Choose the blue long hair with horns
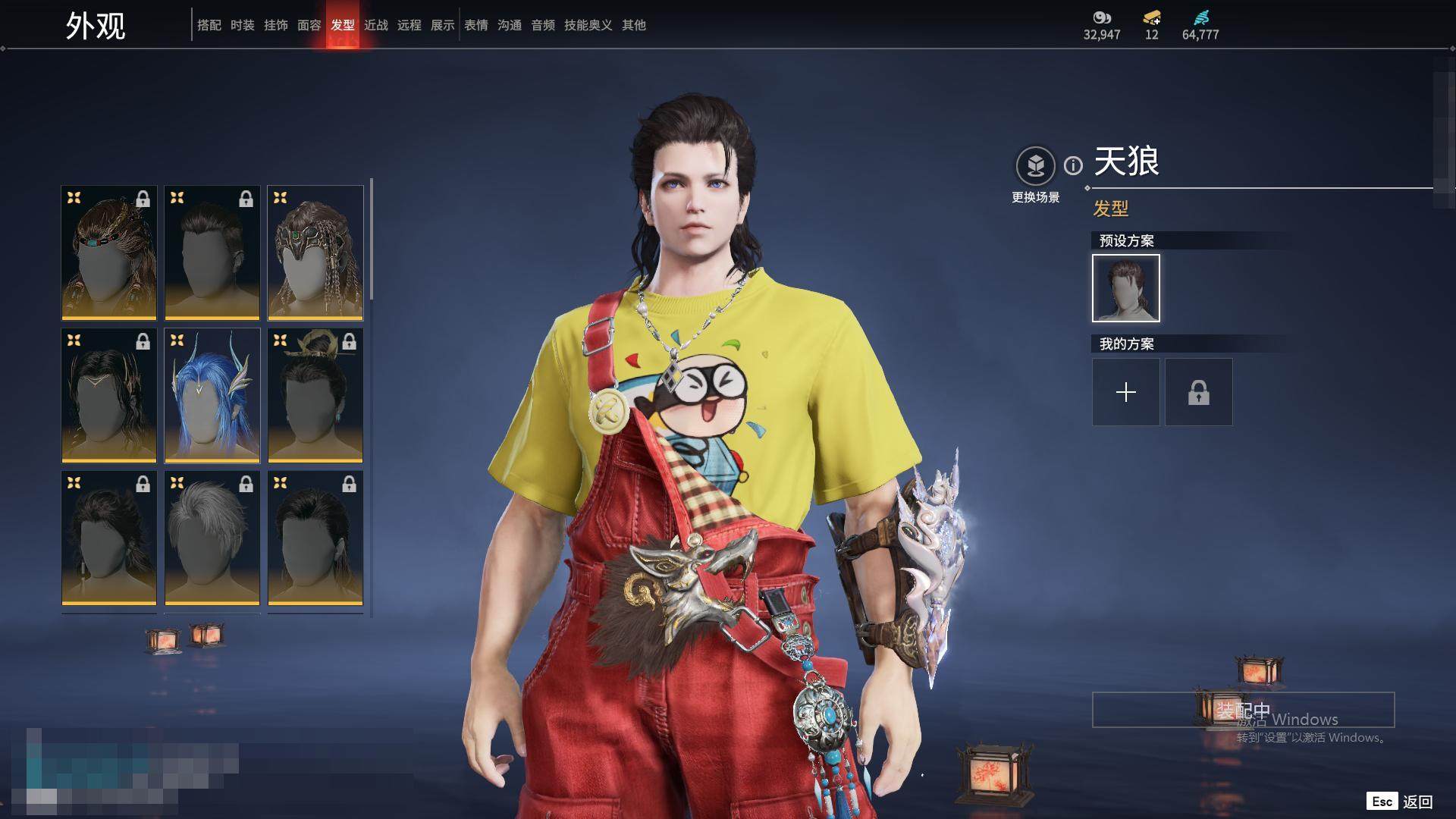 coord(212,395)
